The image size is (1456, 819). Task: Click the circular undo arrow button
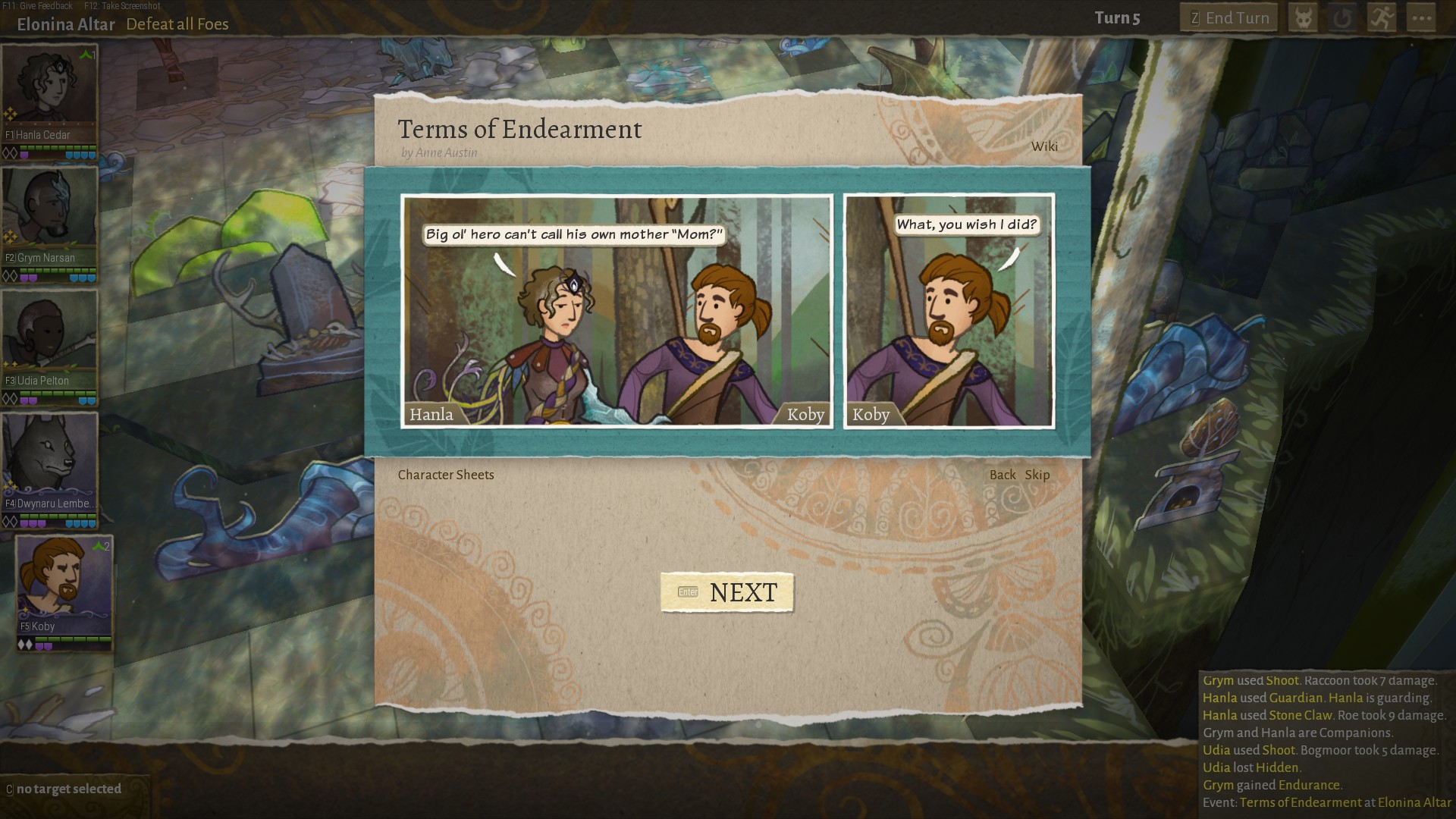[1342, 18]
